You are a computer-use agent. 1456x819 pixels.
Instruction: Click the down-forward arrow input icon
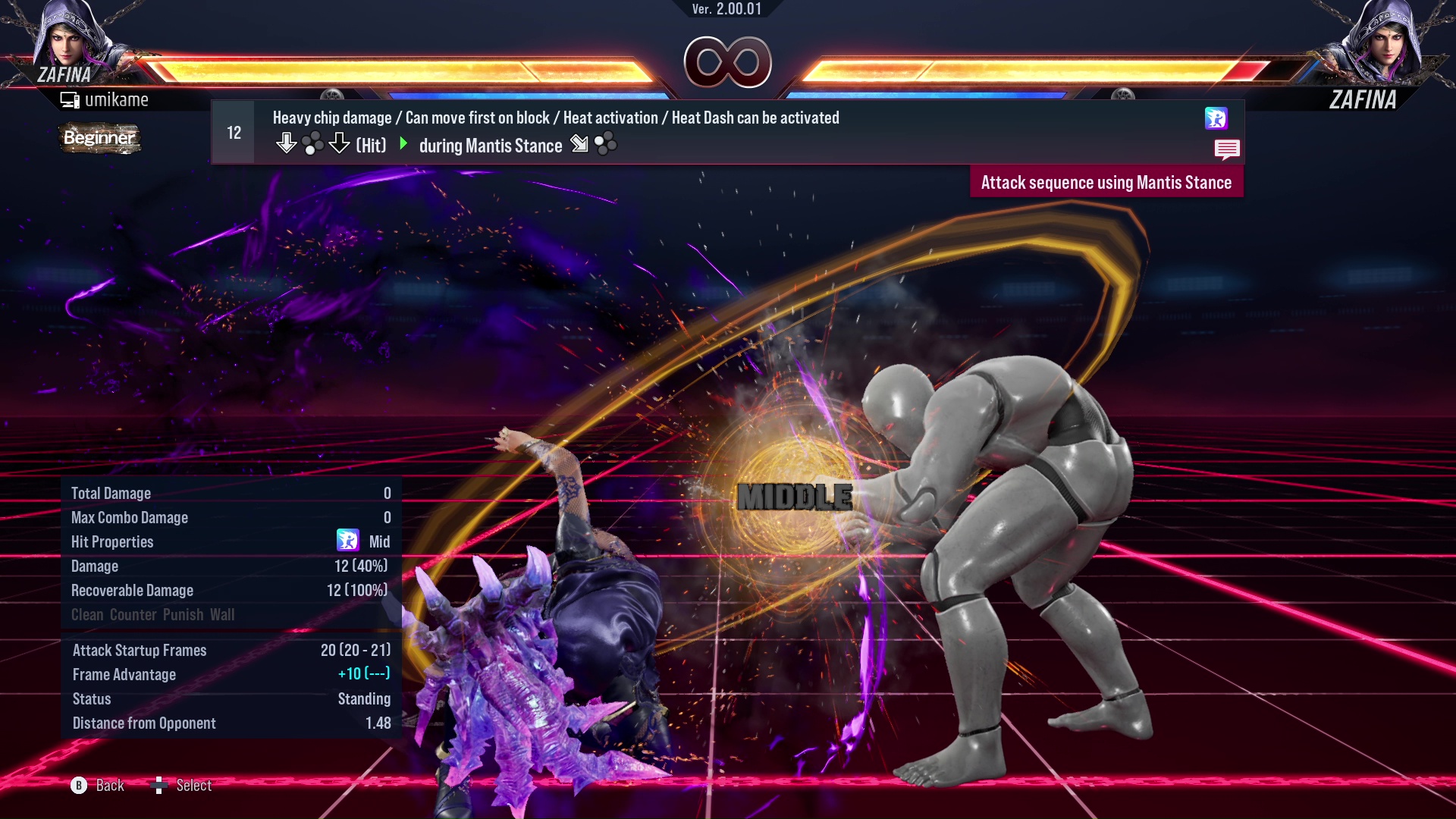click(578, 144)
